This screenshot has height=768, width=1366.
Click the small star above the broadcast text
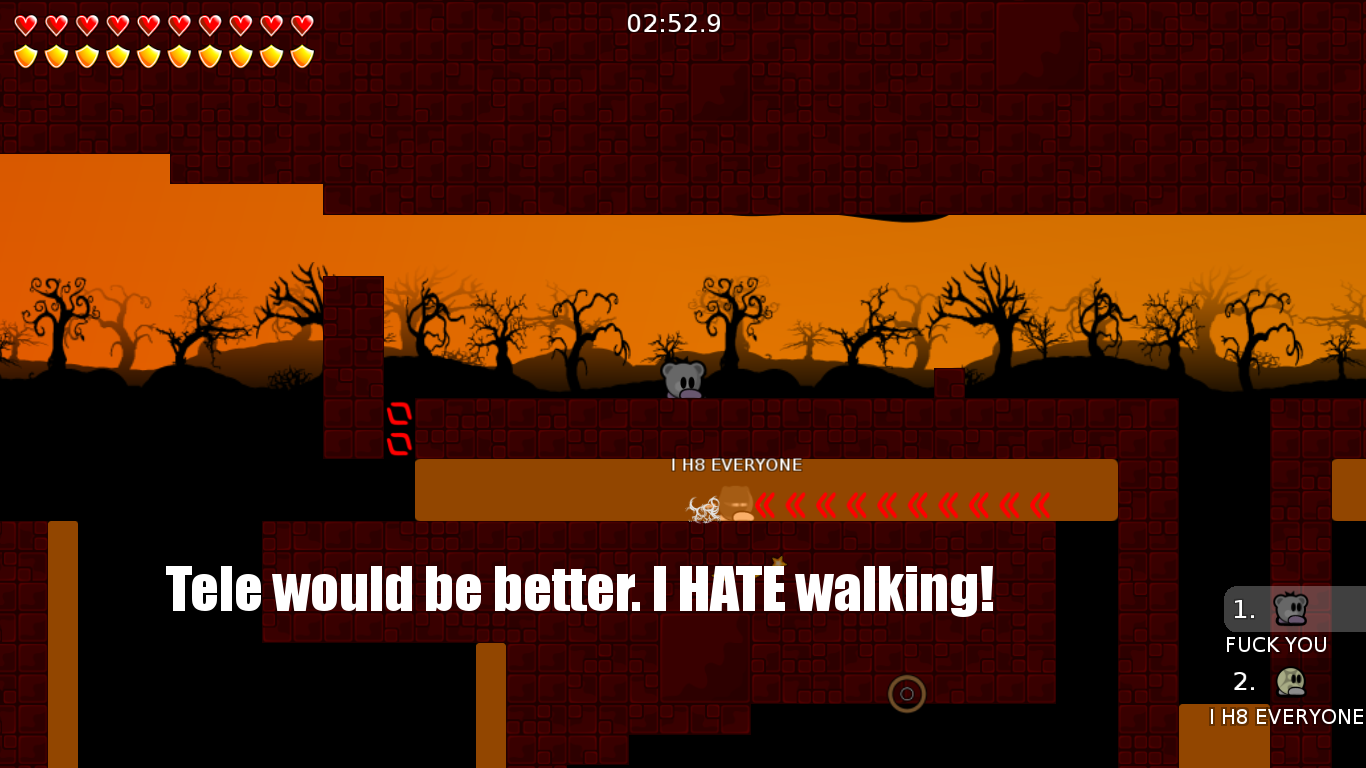tap(777, 562)
